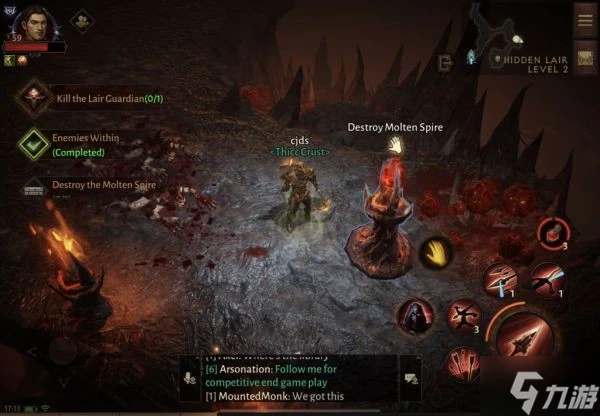Tap the yellow hand interact button
This screenshot has height=416, width=600.
coord(434,251)
